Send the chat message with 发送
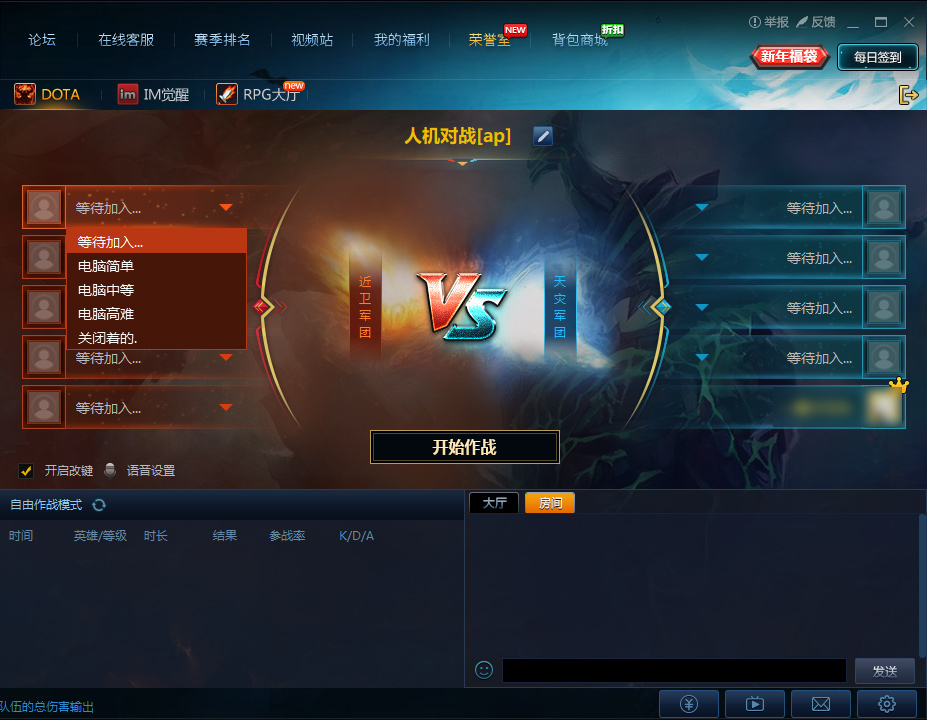 click(885, 670)
